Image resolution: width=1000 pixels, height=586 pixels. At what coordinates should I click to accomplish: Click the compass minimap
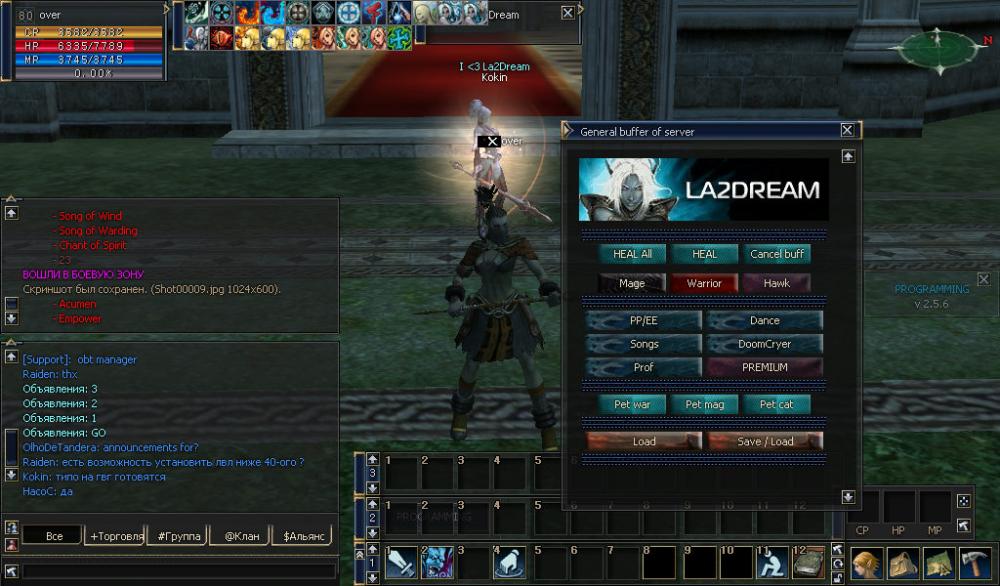940,48
